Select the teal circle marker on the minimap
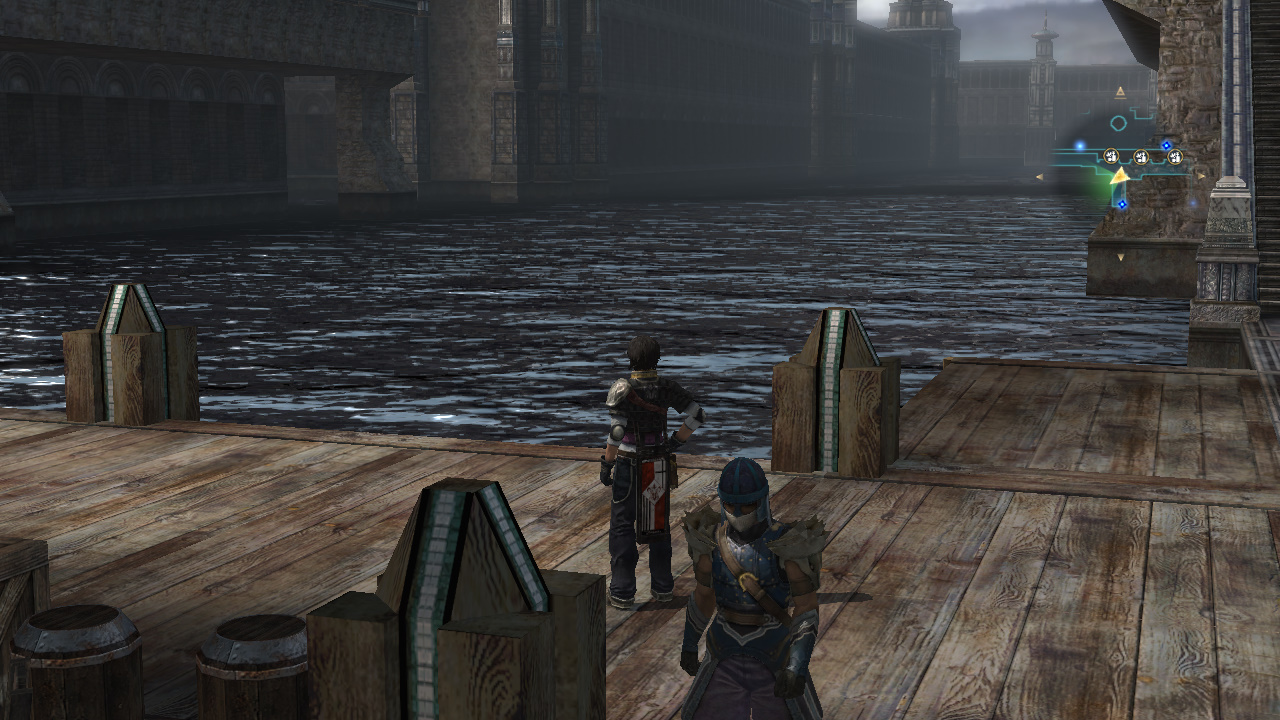The width and height of the screenshot is (1280, 720). 1118,123
